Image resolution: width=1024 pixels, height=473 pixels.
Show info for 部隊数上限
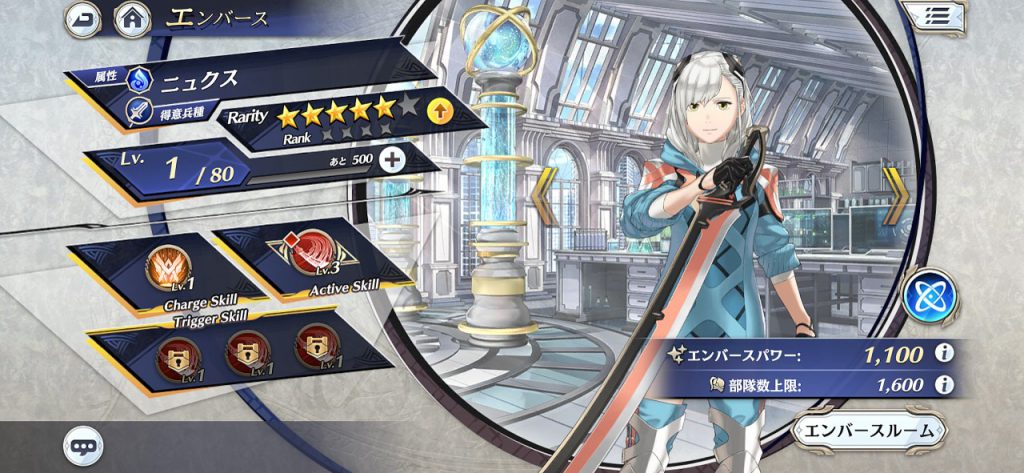coord(940,385)
